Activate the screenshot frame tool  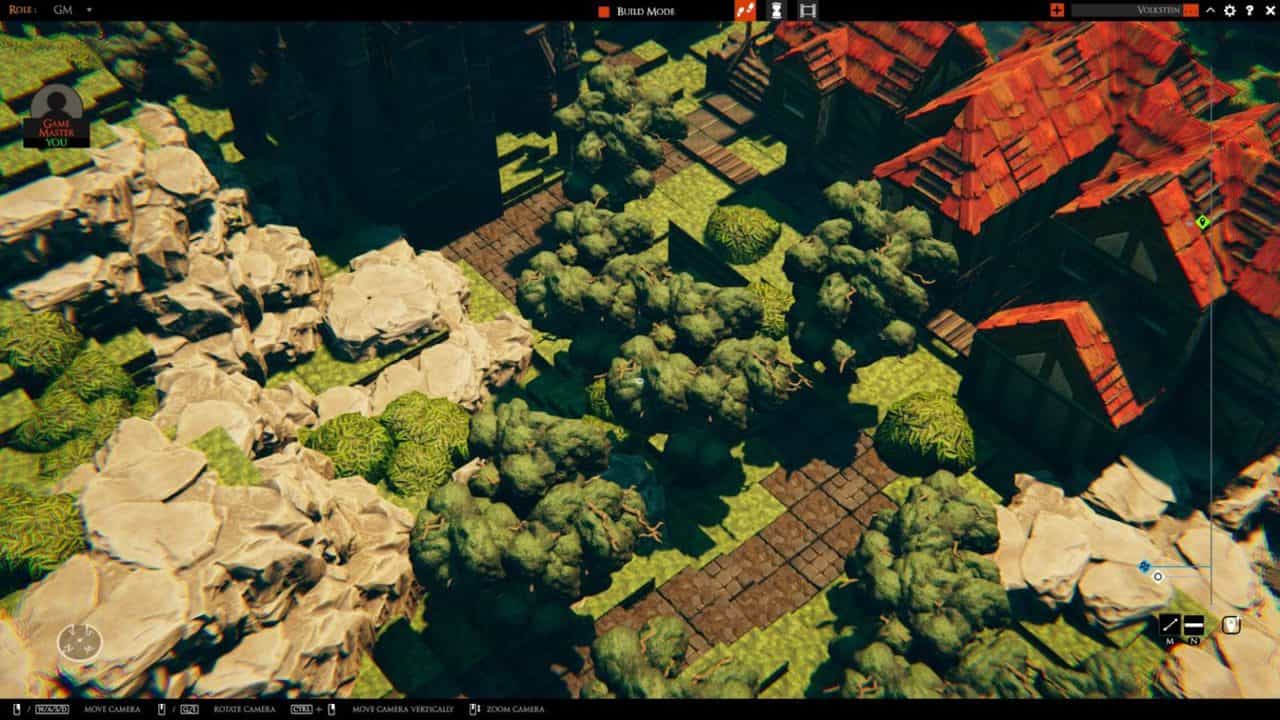(x=807, y=12)
